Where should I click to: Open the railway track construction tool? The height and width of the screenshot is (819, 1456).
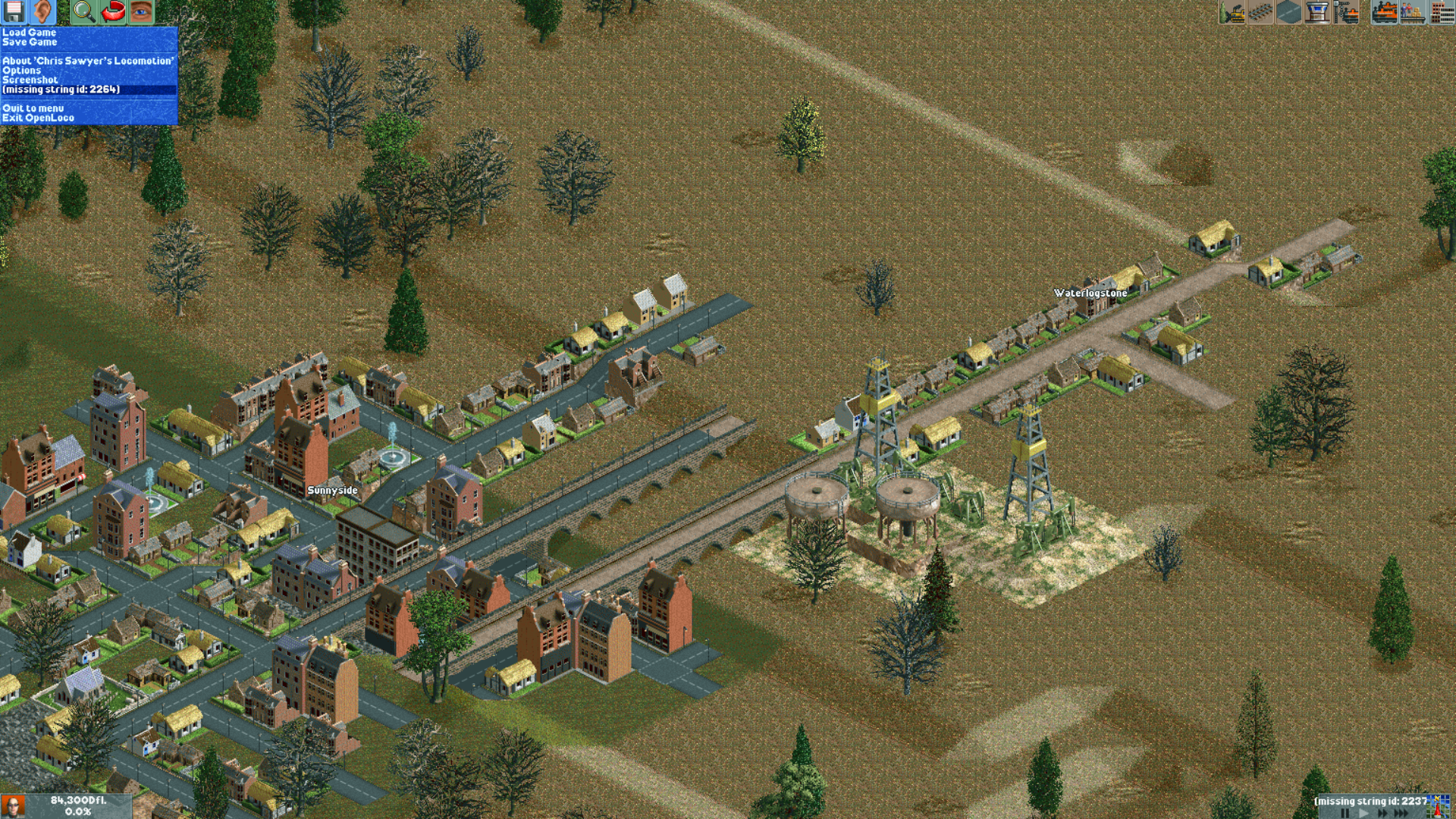coord(1260,12)
